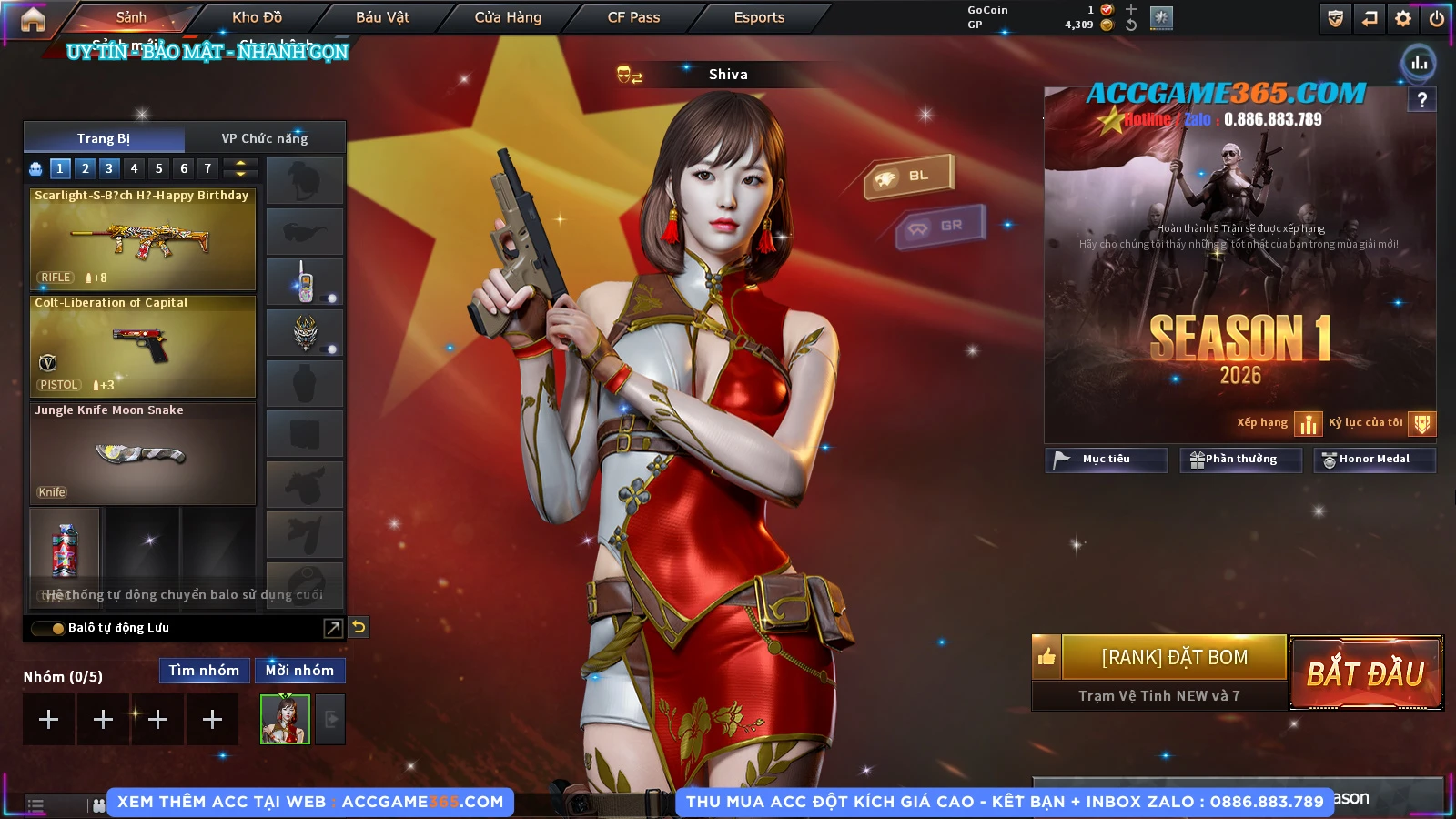This screenshot has width=1456, height=819.
Task: Click the power exit button
Action: click(1437, 18)
